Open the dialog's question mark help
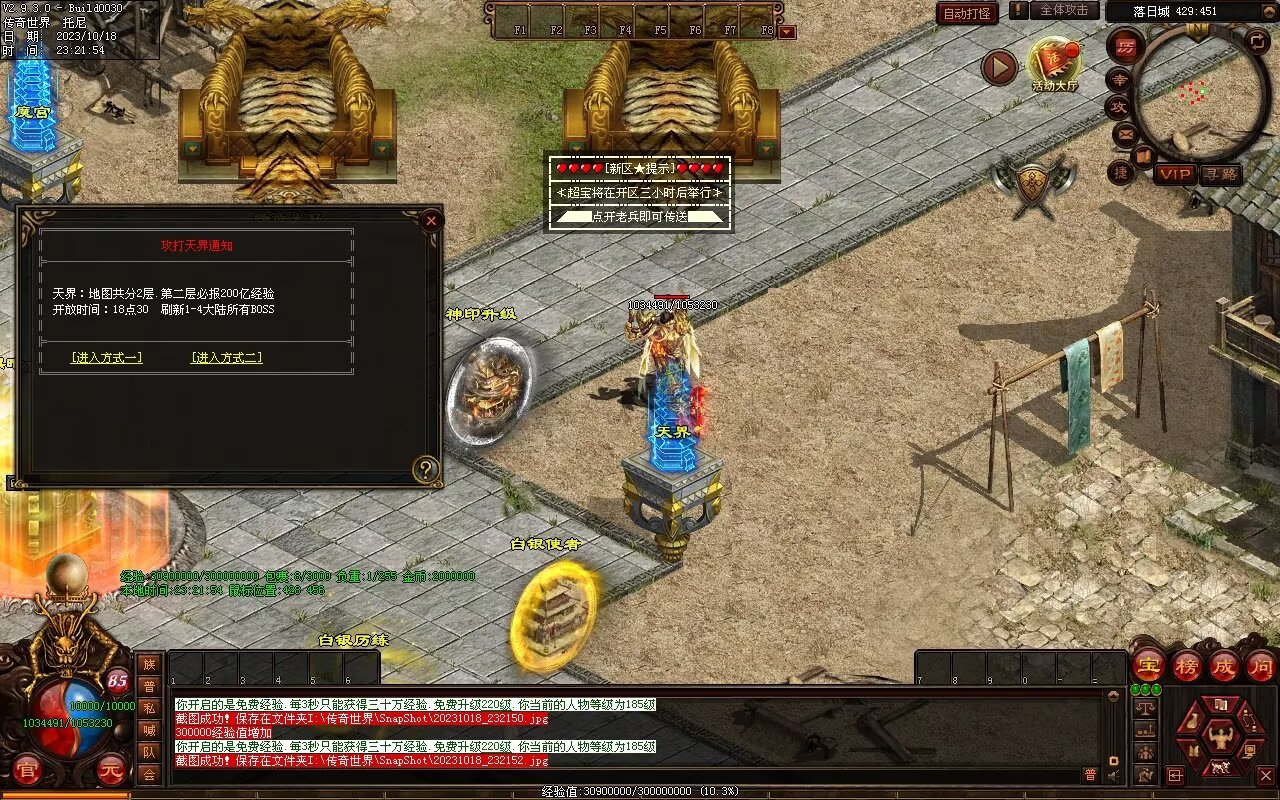Screen dimensions: 1280x800 pyautogui.click(x=426, y=469)
